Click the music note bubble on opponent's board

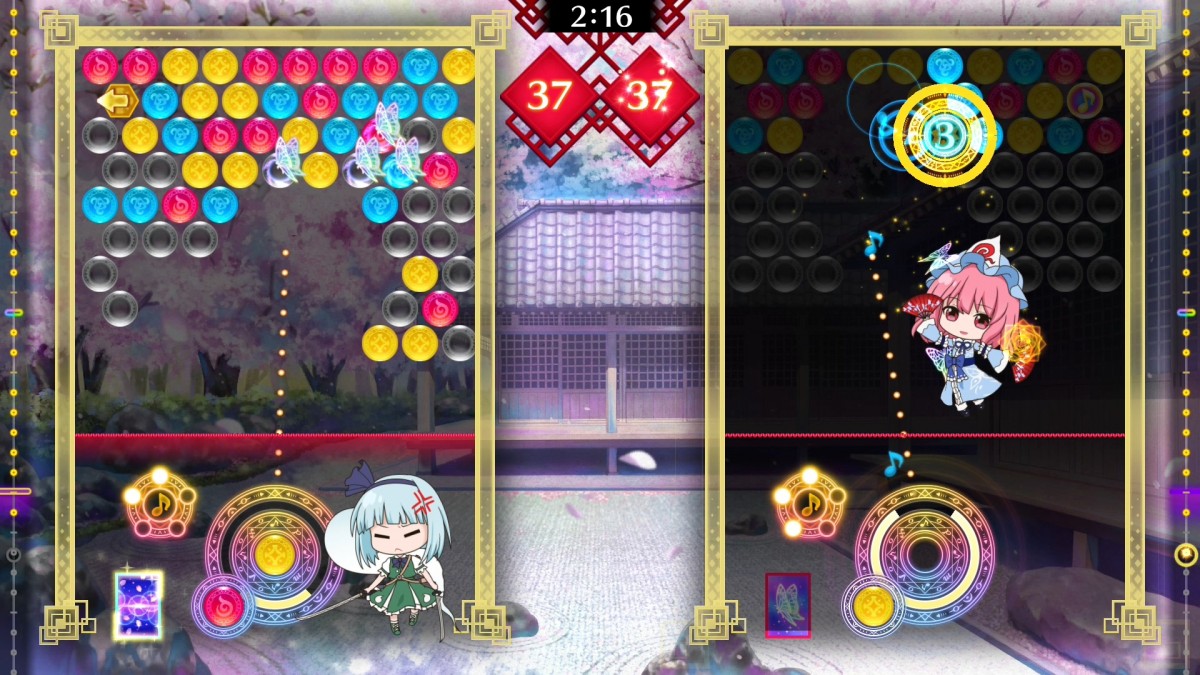[x=1084, y=100]
